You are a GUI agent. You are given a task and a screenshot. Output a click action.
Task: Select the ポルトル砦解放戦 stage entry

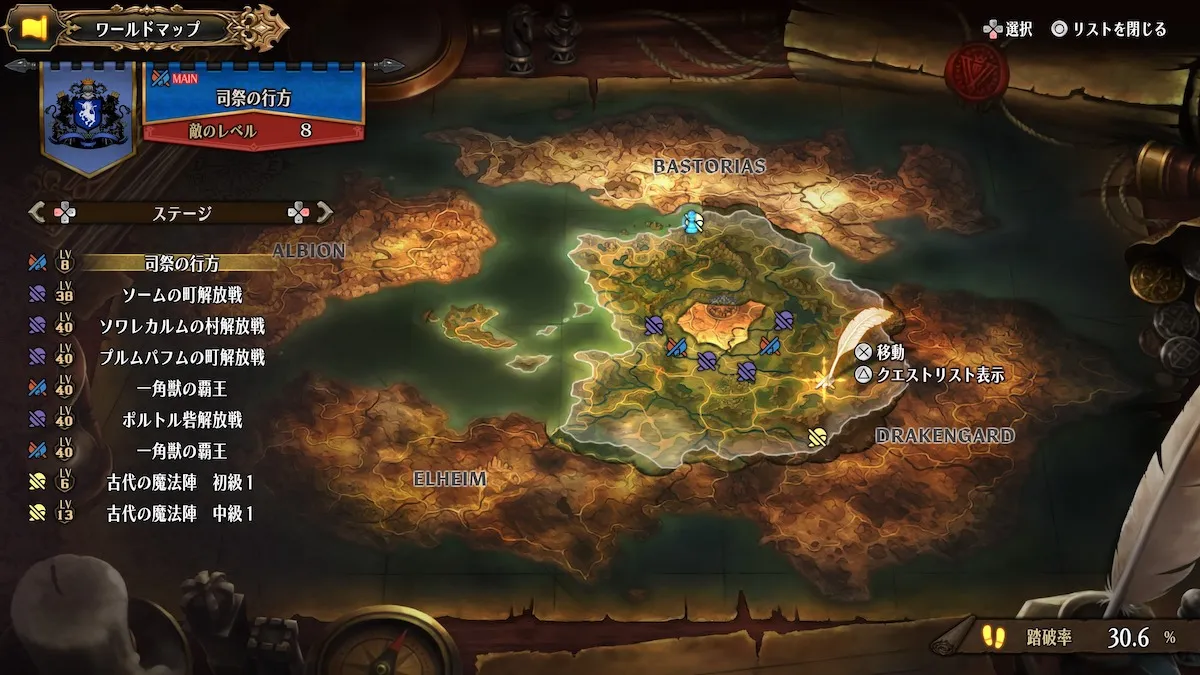182,420
